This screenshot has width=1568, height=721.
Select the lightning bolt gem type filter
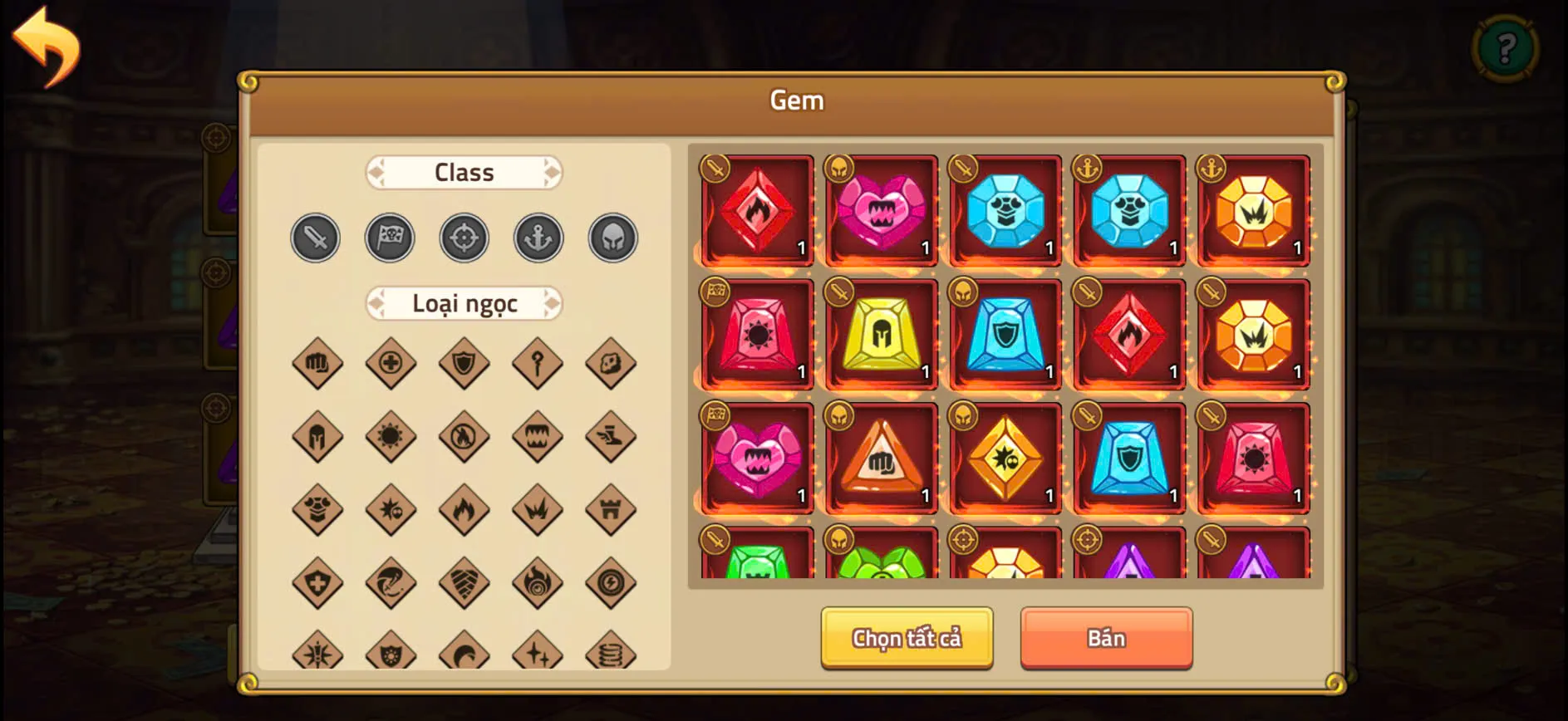coord(612,582)
